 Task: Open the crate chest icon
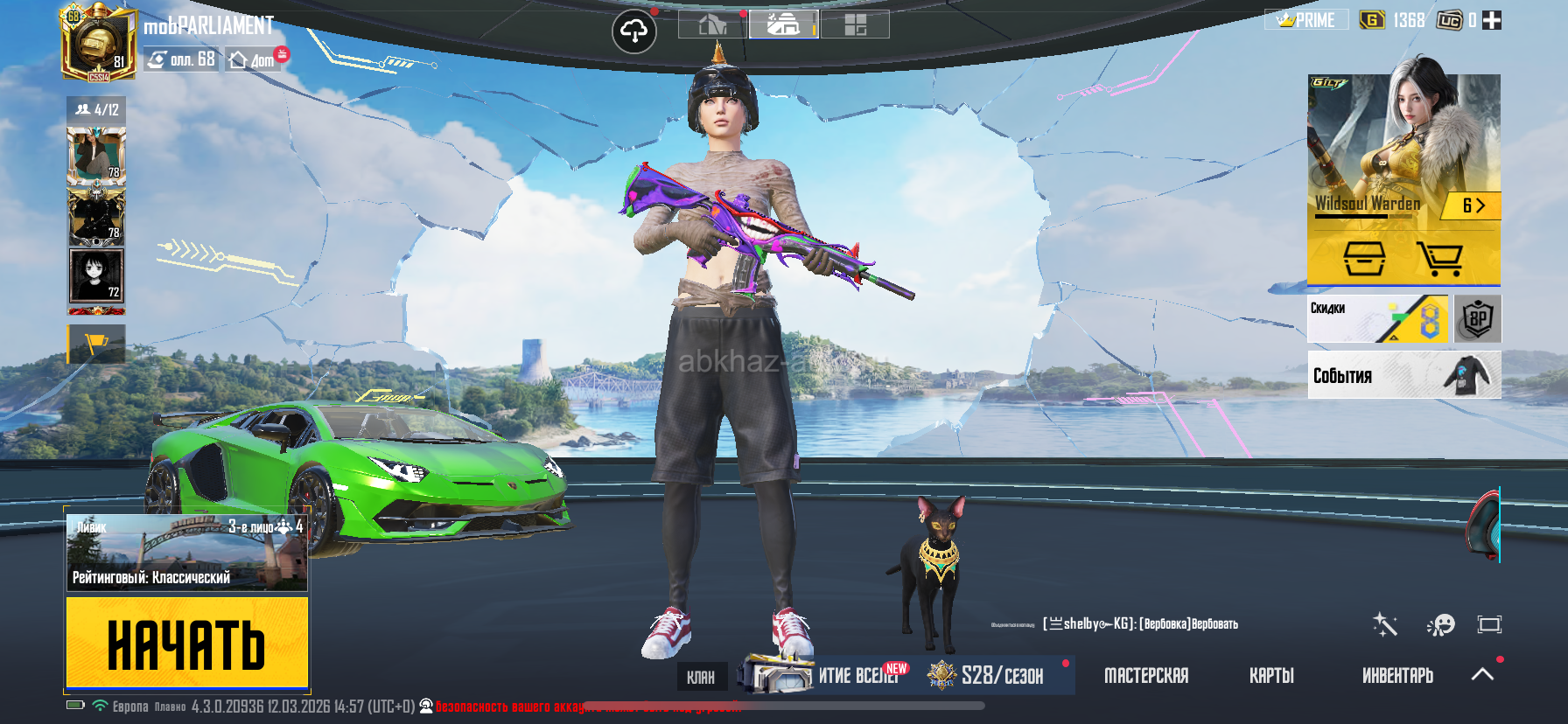pos(1364,260)
